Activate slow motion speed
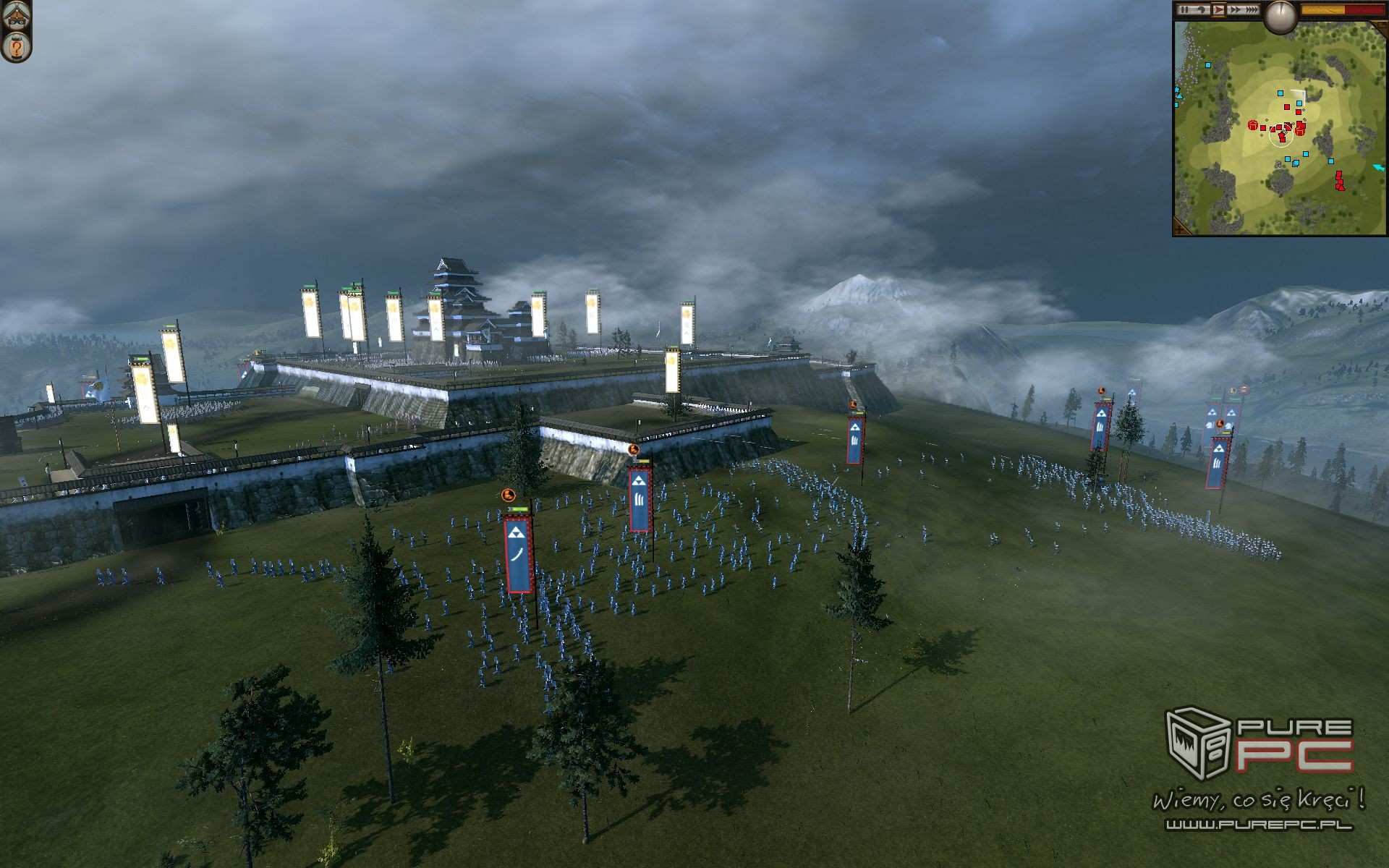The image size is (1389, 868). tap(1200, 10)
